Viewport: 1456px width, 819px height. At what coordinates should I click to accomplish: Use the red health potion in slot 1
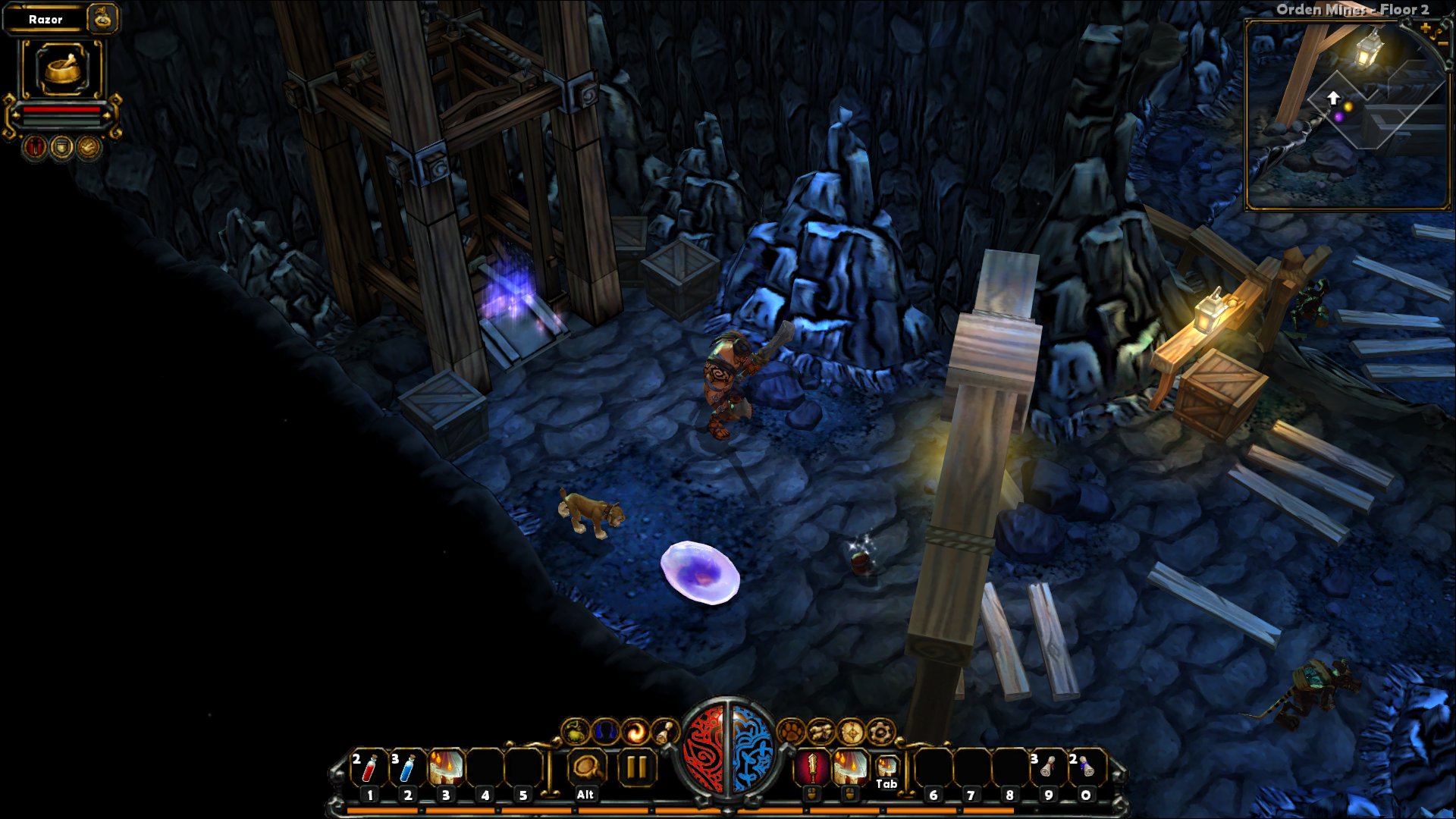(369, 767)
